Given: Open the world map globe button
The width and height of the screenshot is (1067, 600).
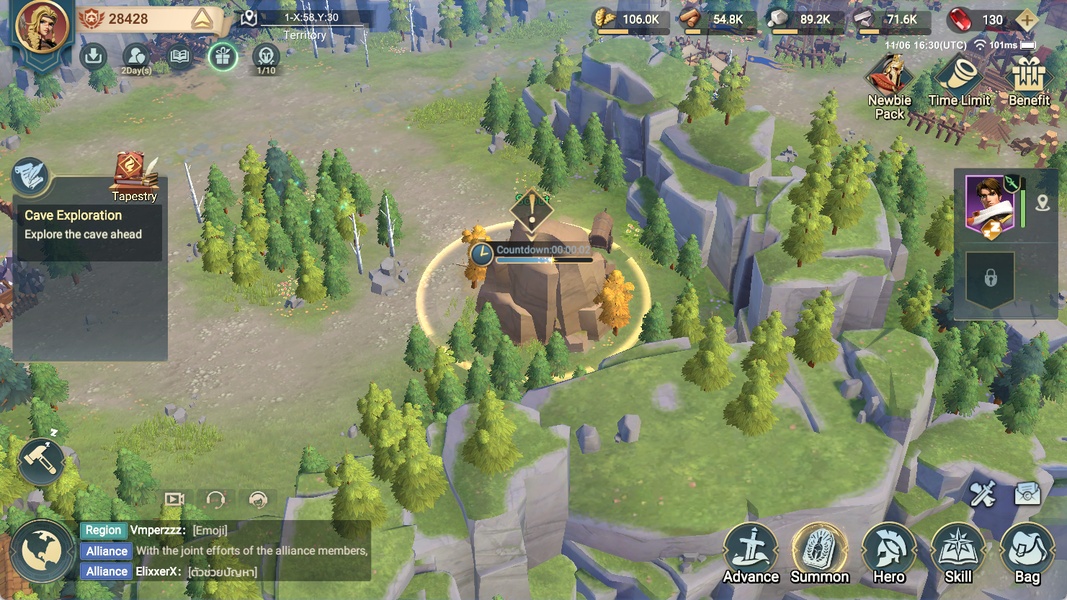Looking at the screenshot, I should (x=42, y=552).
